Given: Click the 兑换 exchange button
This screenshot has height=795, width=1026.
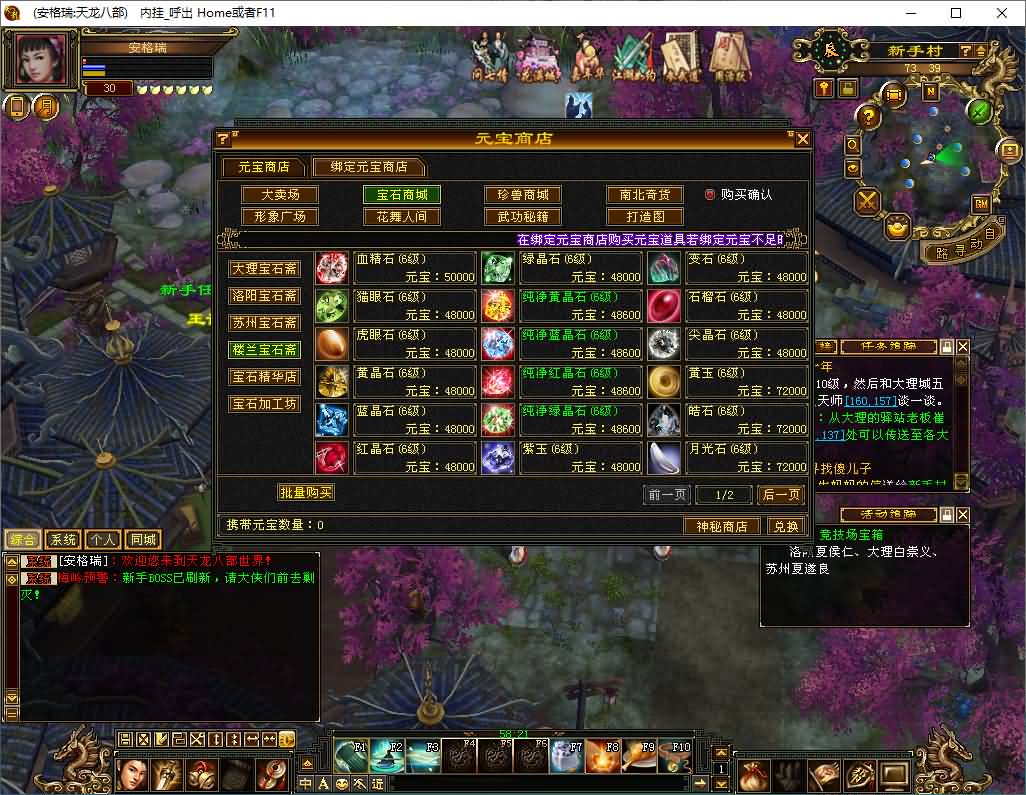Looking at the screenshot, I should [x=786, y=526].
